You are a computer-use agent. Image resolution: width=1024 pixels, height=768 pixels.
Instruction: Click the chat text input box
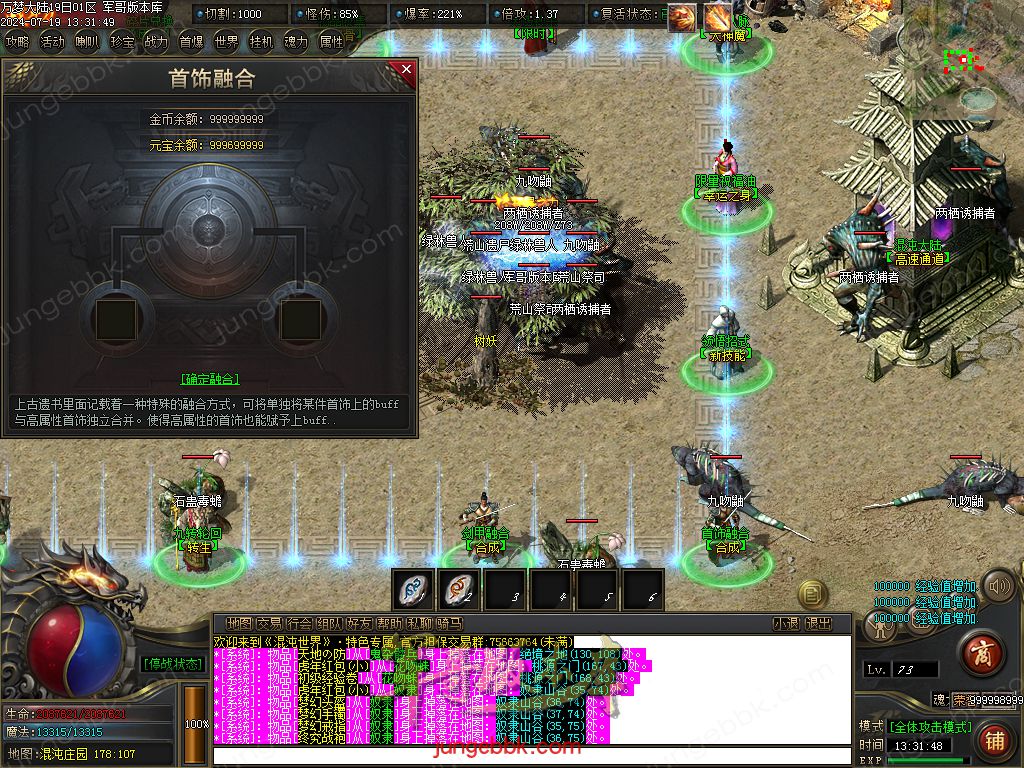530,755
